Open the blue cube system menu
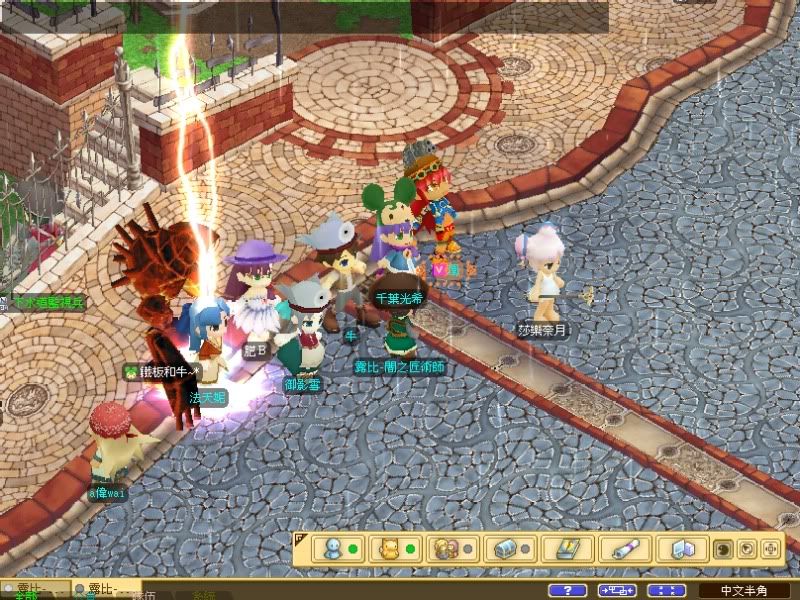This screenshot has width=800, height=600. tap(681, 549)
